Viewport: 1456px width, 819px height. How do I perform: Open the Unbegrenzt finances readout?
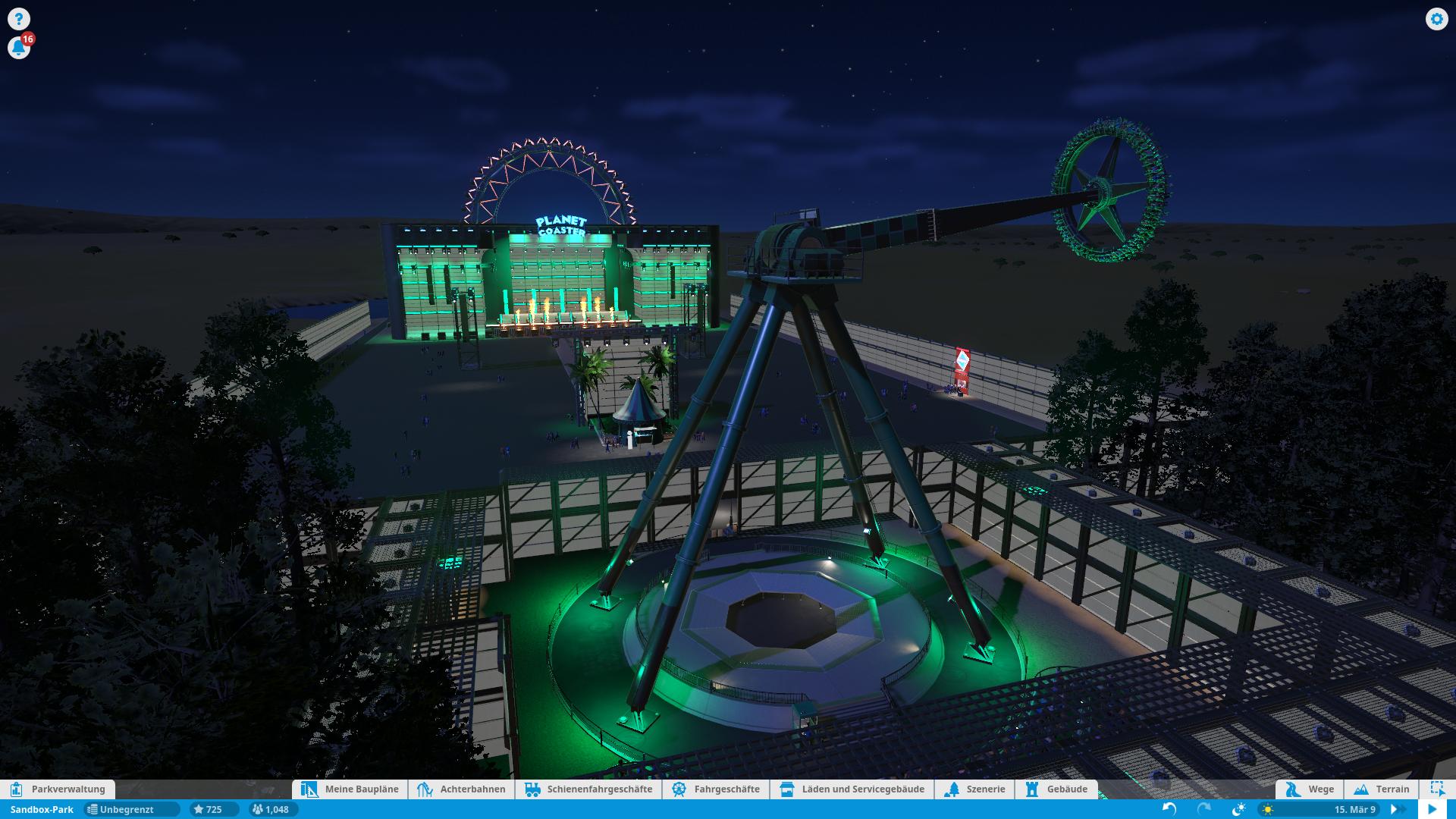coord(132,809)
